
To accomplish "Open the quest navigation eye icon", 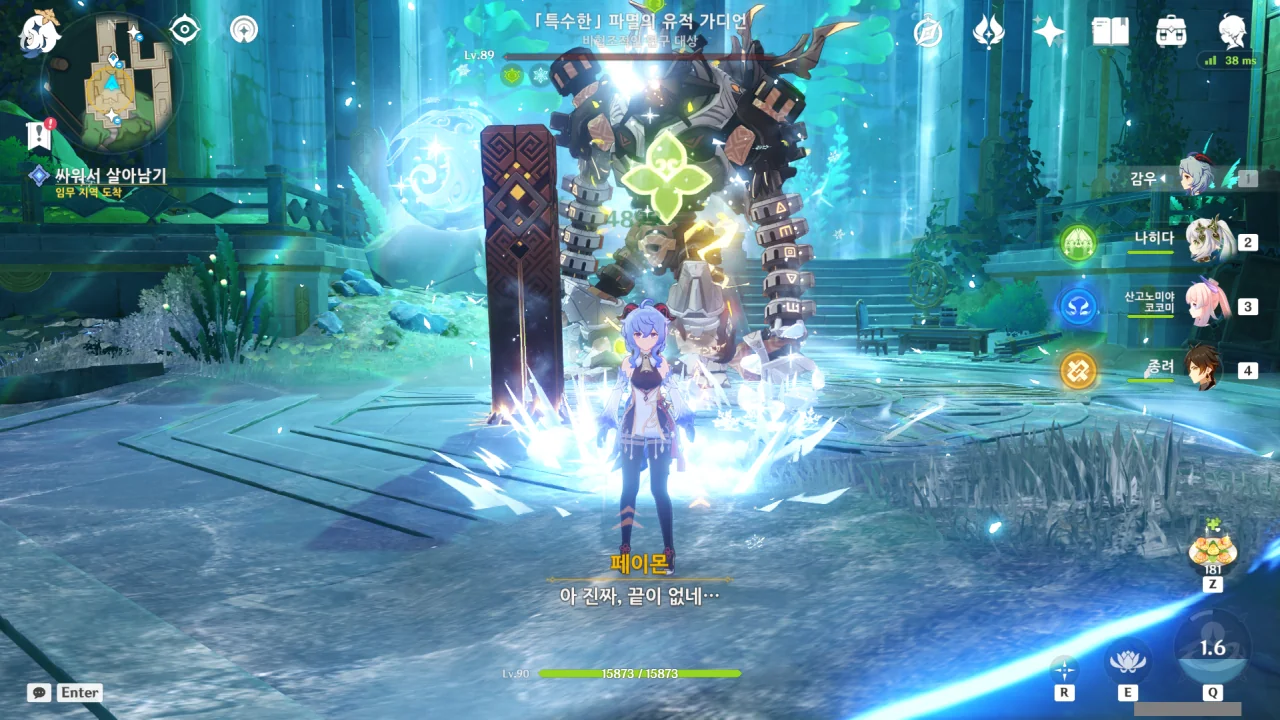I will click(185, 30).
